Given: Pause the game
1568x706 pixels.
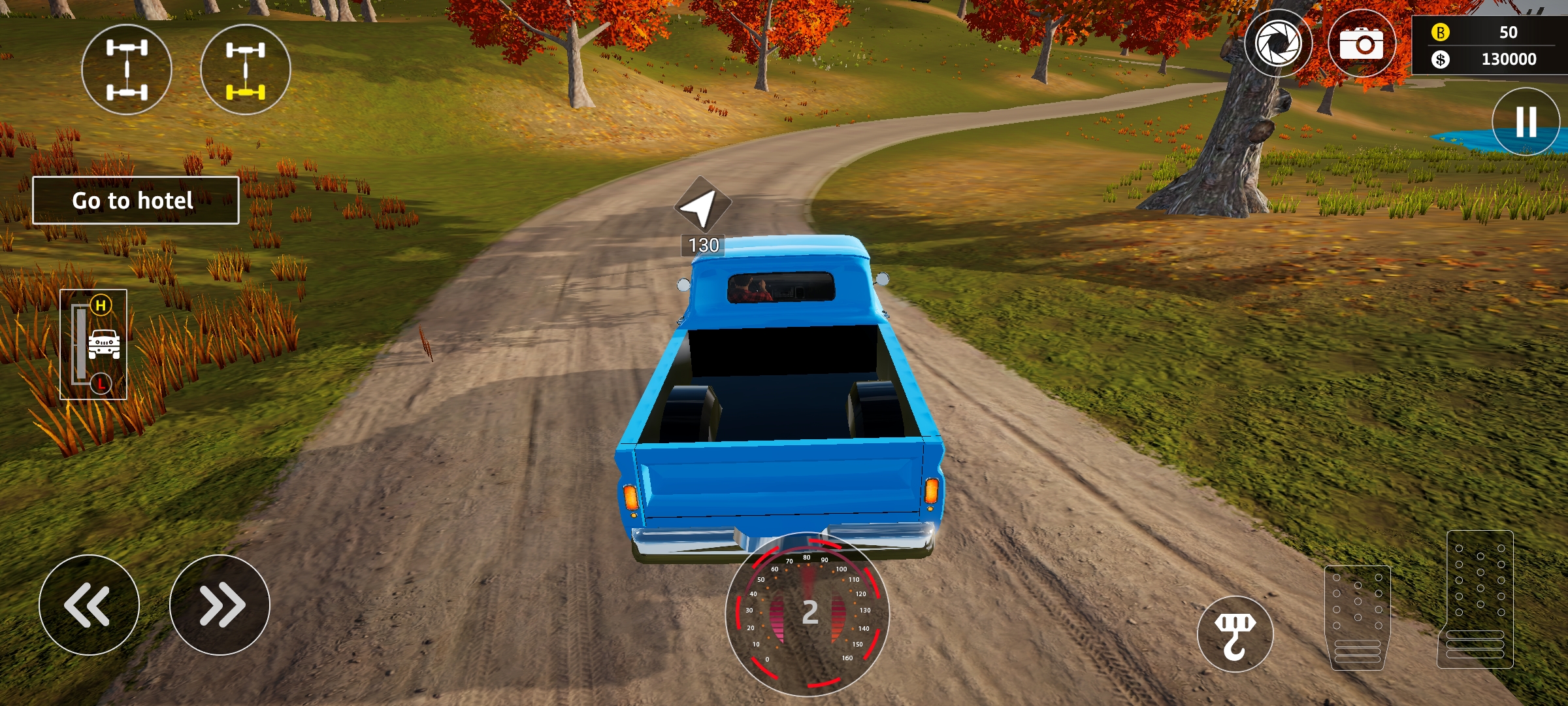Looking at the screenshot, I should 1526,122.
